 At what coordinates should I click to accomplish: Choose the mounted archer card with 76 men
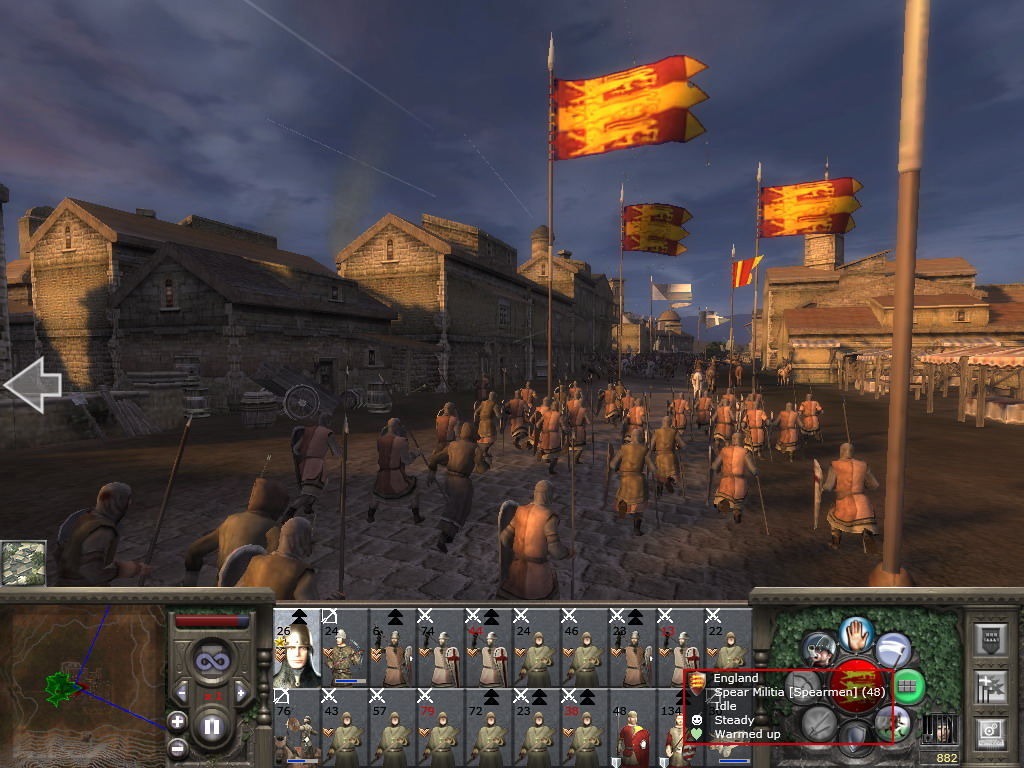(296, 727)
